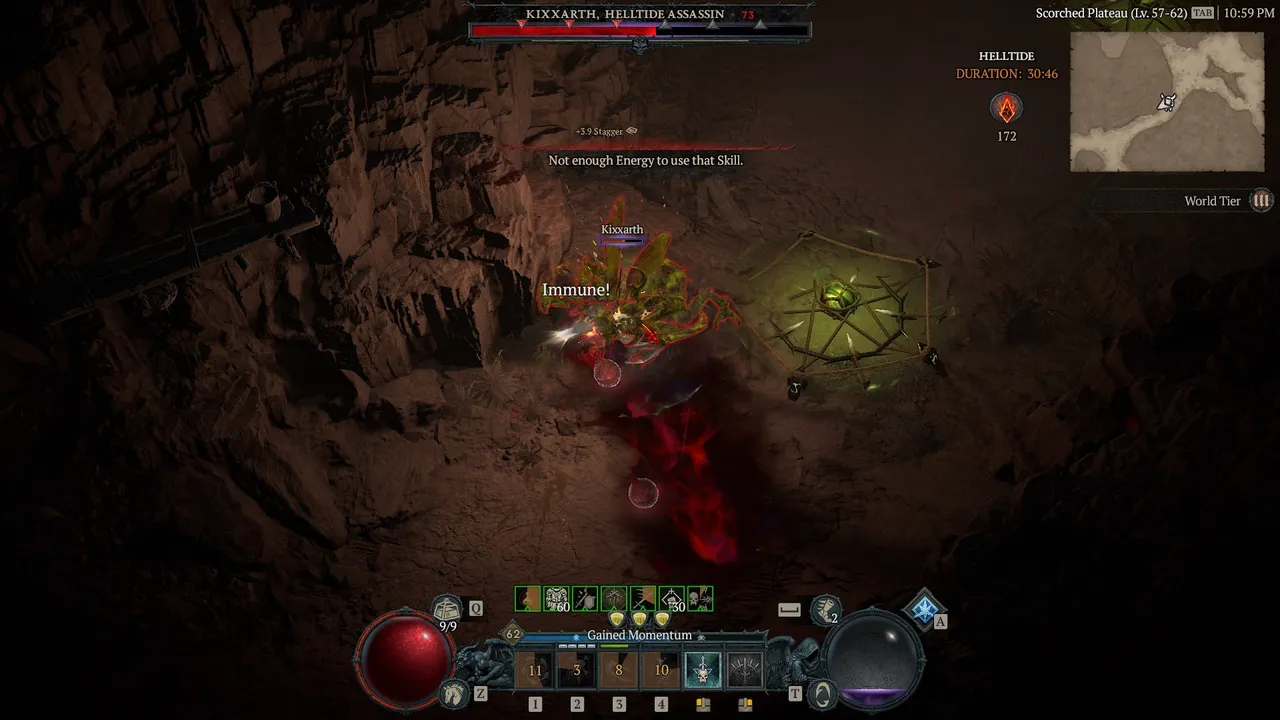
Task: Activate the skill slot with cooldown 11
Action: [x=535, y=670]
